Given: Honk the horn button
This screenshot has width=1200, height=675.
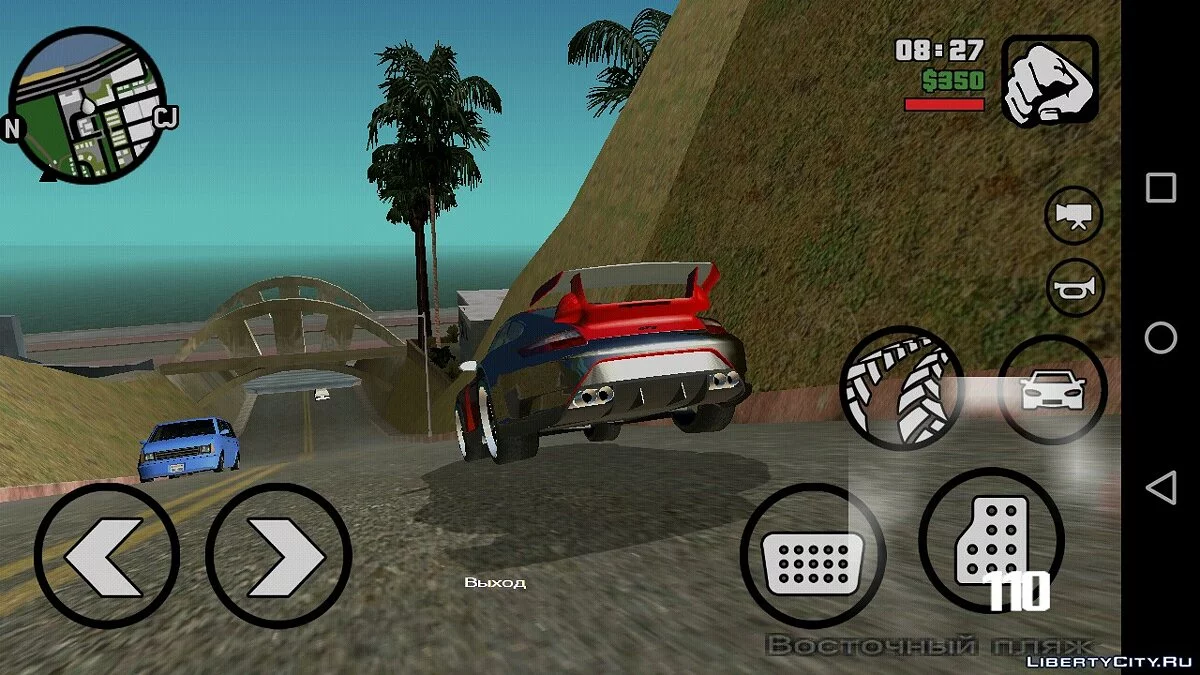Looking at the screenshot, I should tap(1074, 289).
